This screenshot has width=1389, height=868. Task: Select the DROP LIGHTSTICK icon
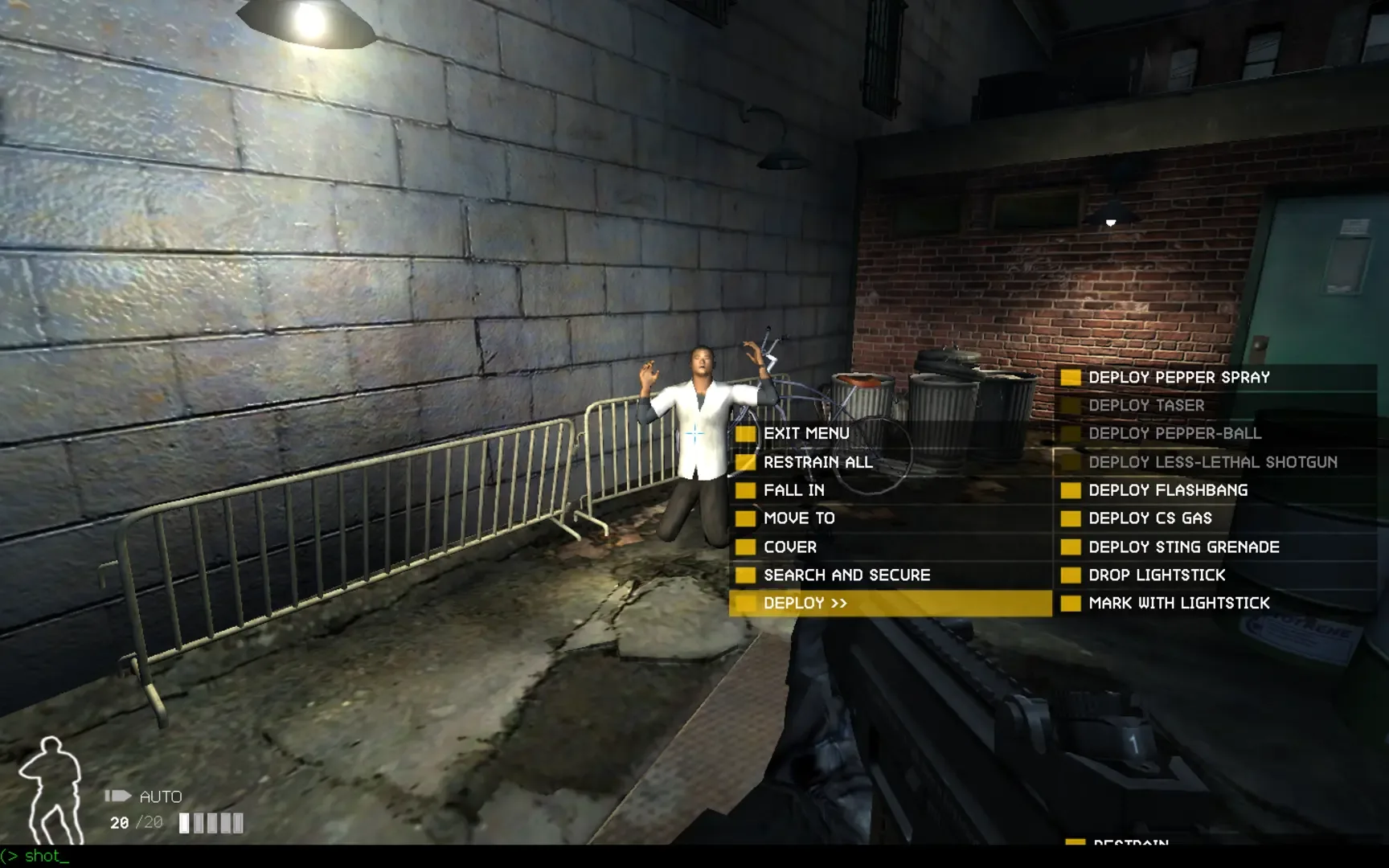[1071, 575]
